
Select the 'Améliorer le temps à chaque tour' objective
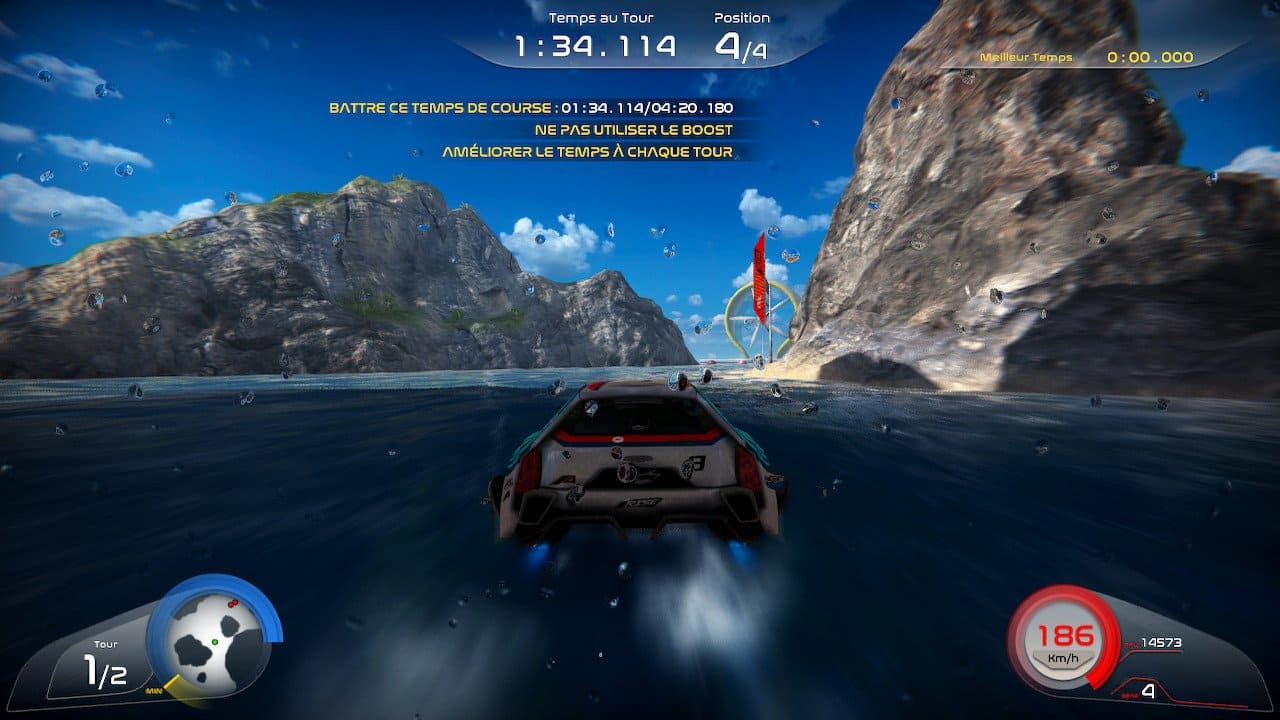(x=587, y=152)
